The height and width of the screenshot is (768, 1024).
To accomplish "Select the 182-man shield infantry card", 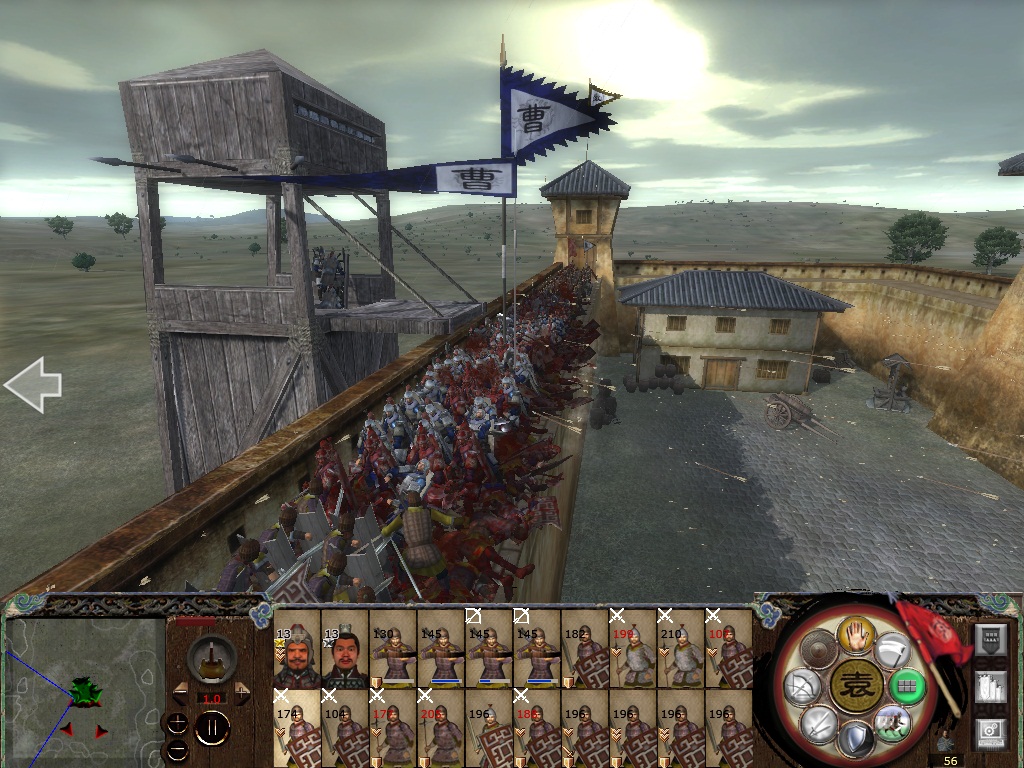I will (x=585, y=648).
